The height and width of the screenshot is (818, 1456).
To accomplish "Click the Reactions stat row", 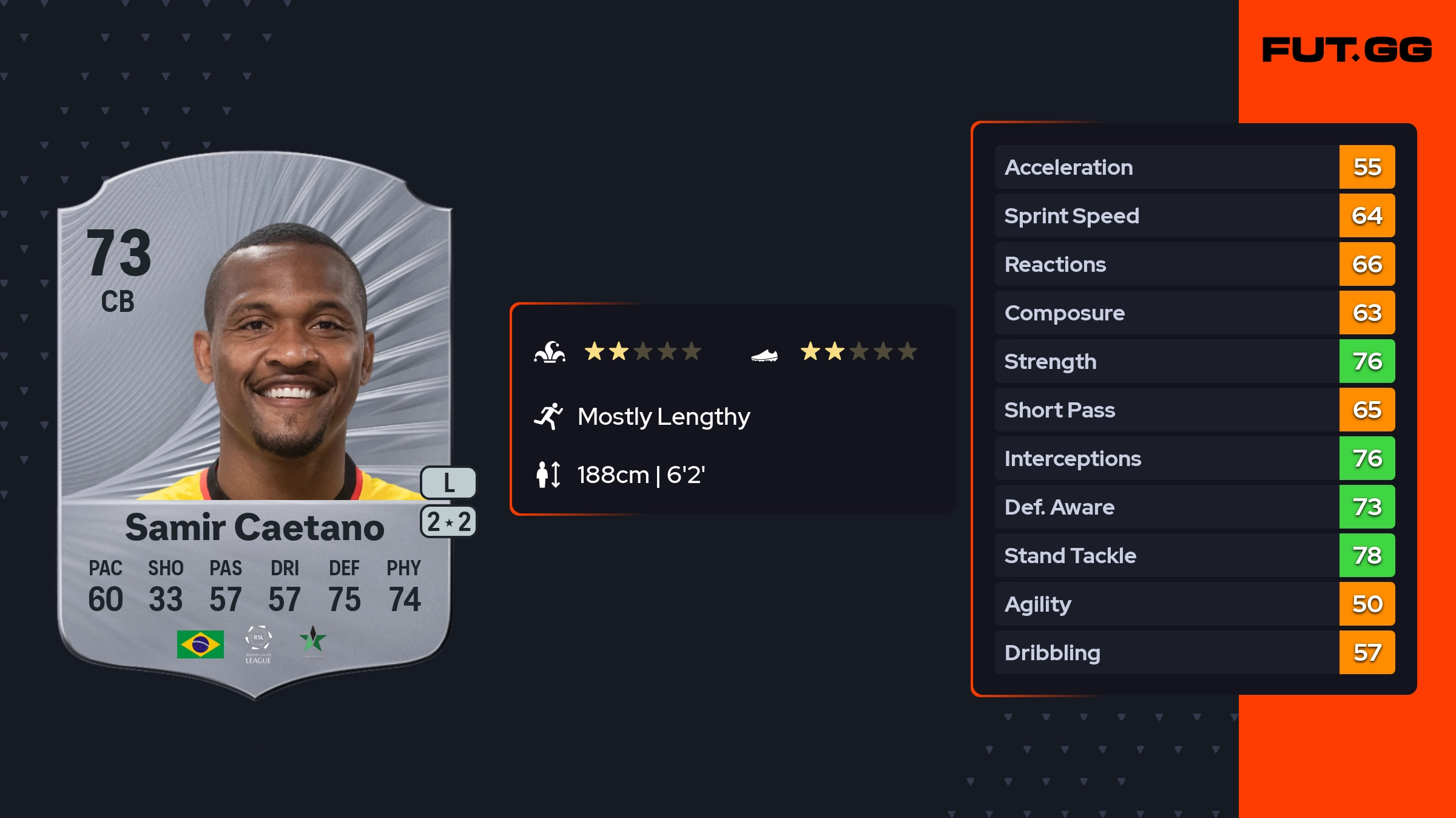I will click(x=1194, y=264).
